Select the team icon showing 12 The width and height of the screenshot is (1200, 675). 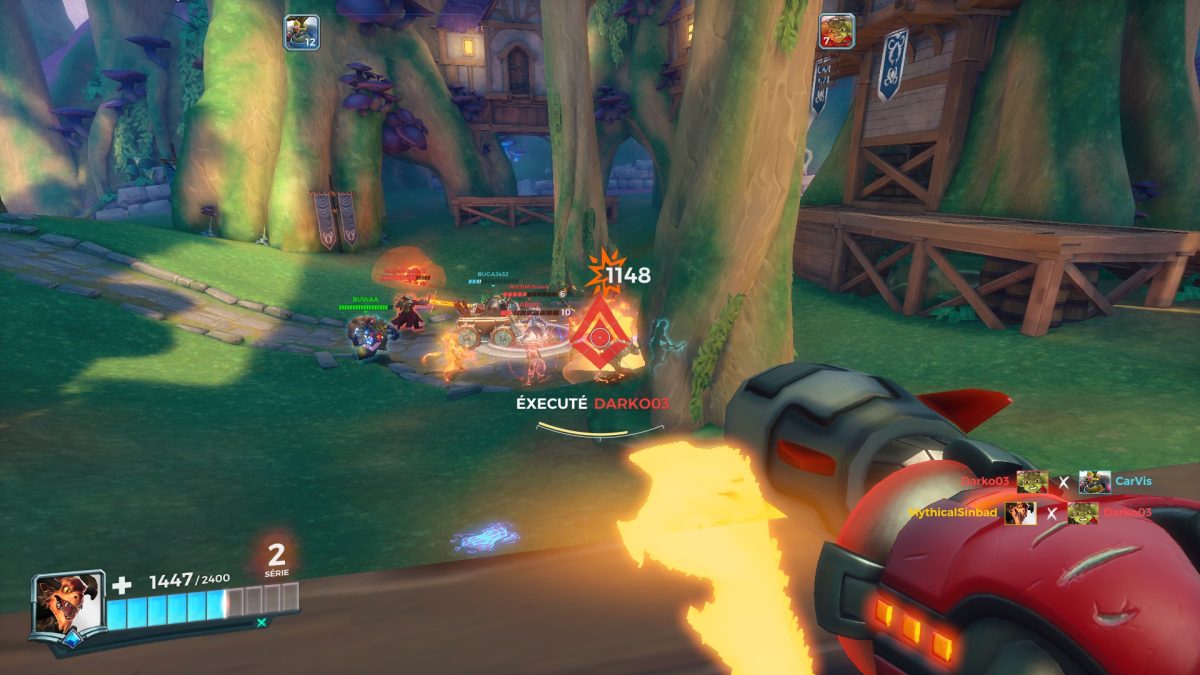coord(301,32)
